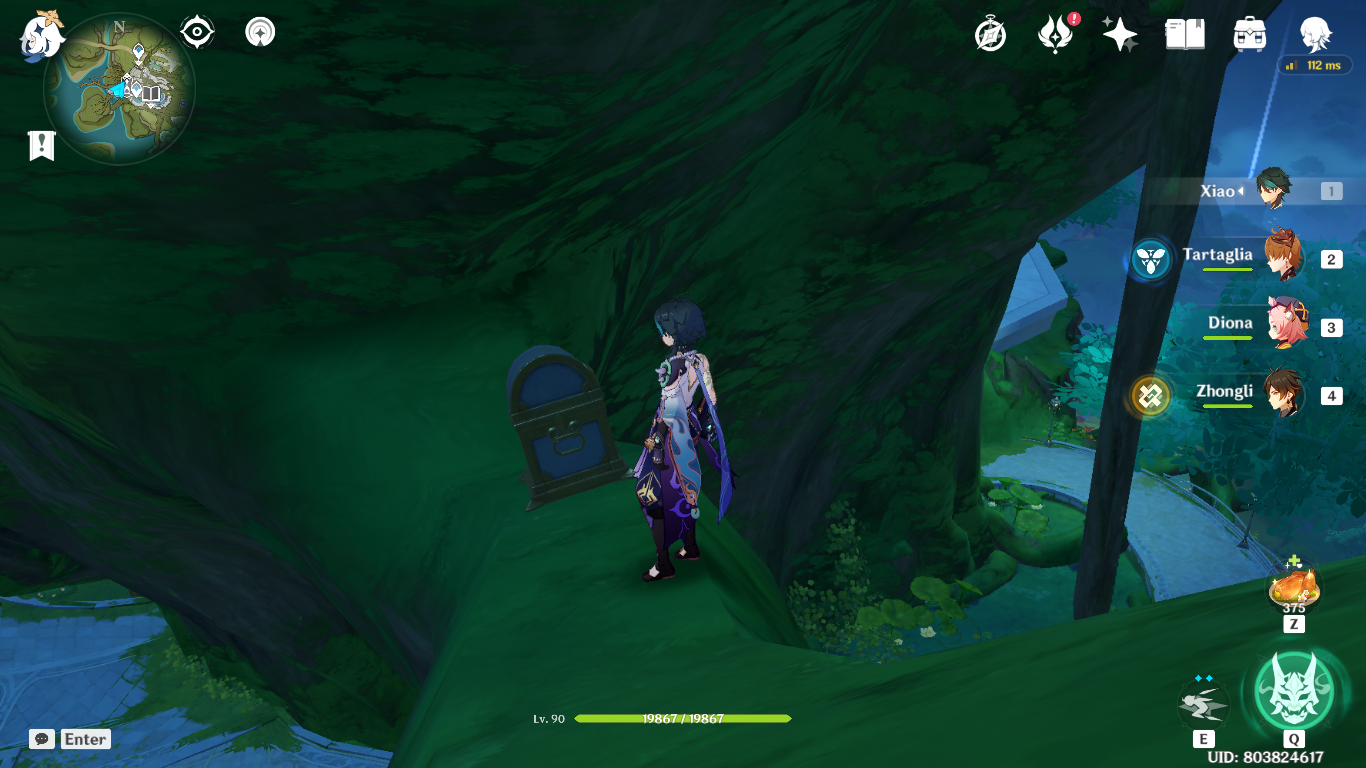The image size is (1366, 768).
Task: Open the challenge timer icon
Action: point(988,34)
